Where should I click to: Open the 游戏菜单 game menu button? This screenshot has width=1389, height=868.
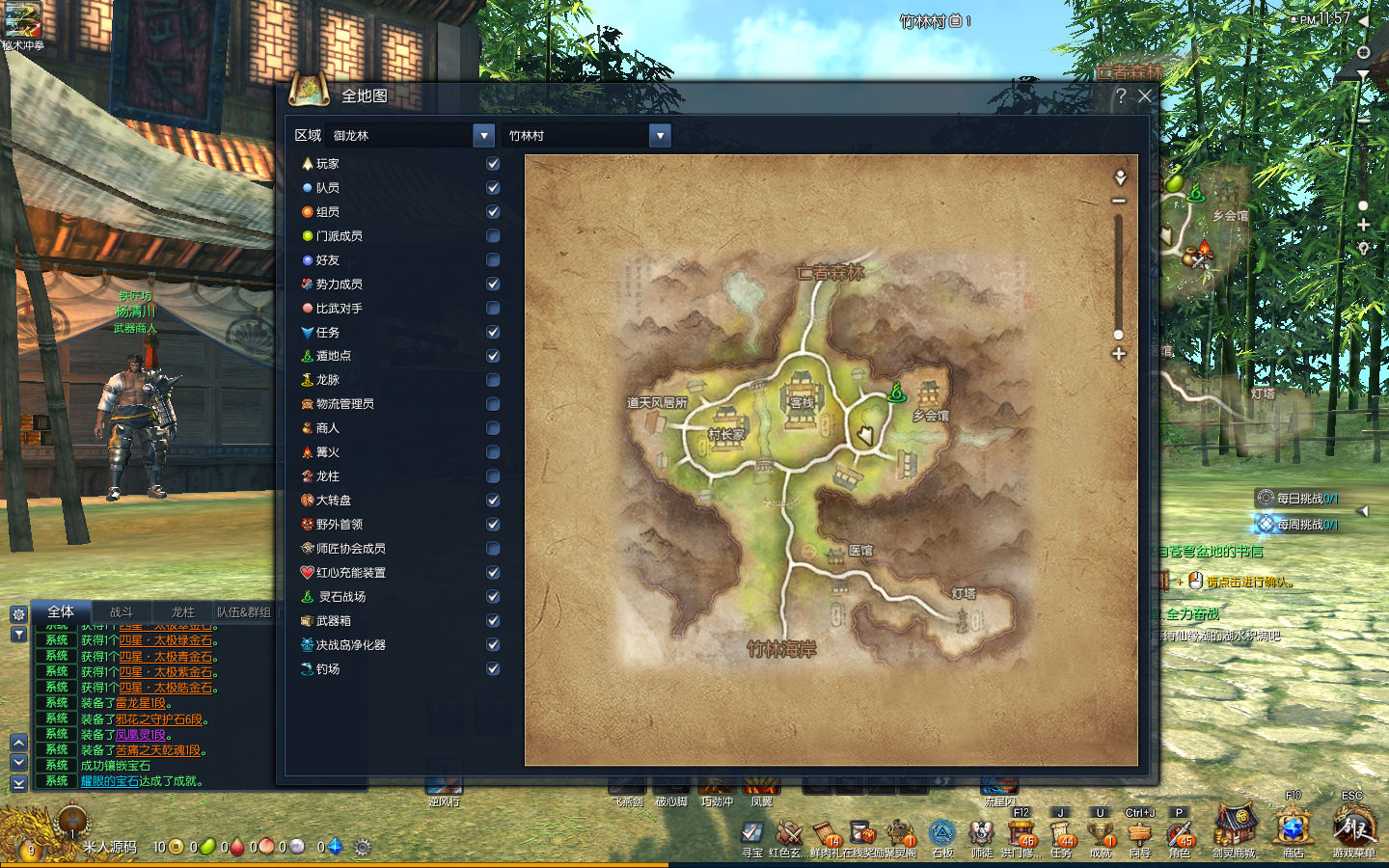tap(1354, 829)
